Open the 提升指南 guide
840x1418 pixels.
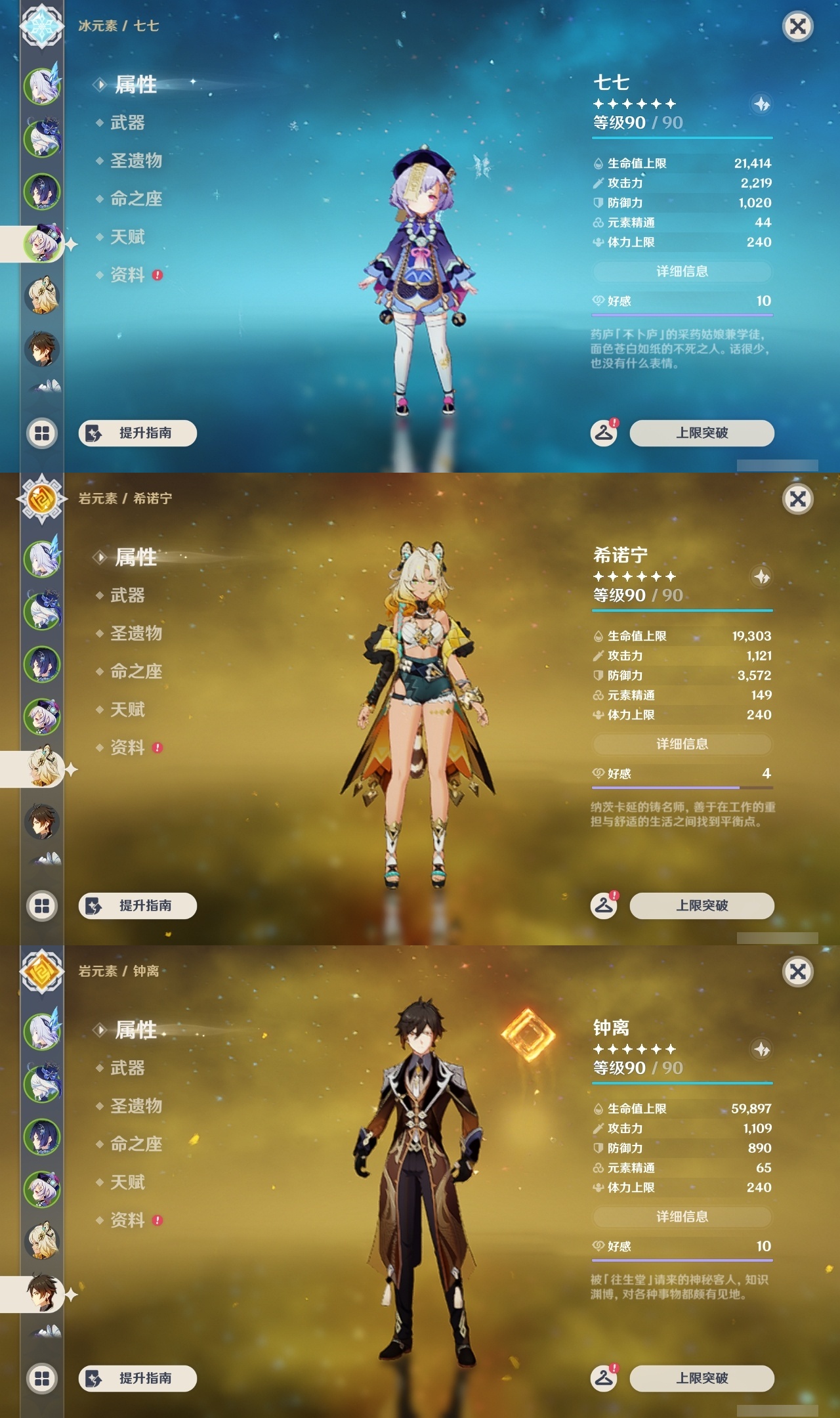click(136, 433)
